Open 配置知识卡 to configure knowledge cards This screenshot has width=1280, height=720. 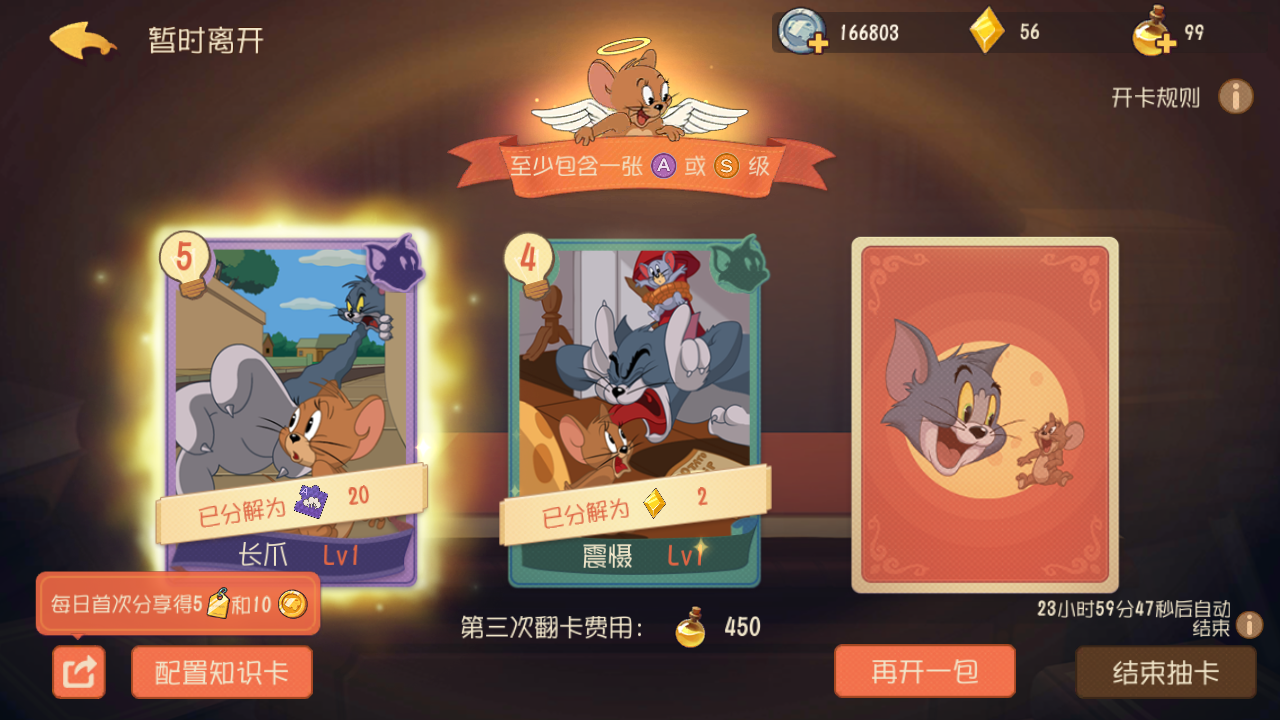(x=221, y=671)
